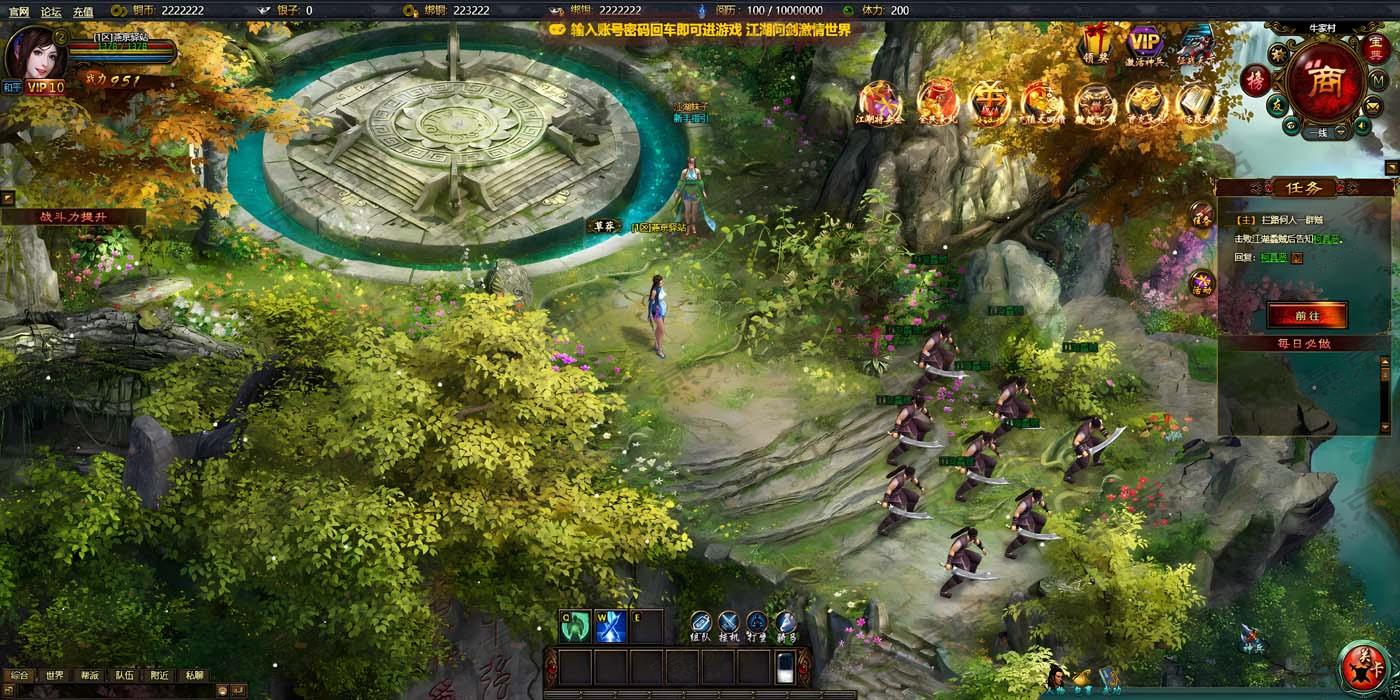Activate the Q green skill
This screenshot has width=1400, height=700.
[x=574, y=626]
